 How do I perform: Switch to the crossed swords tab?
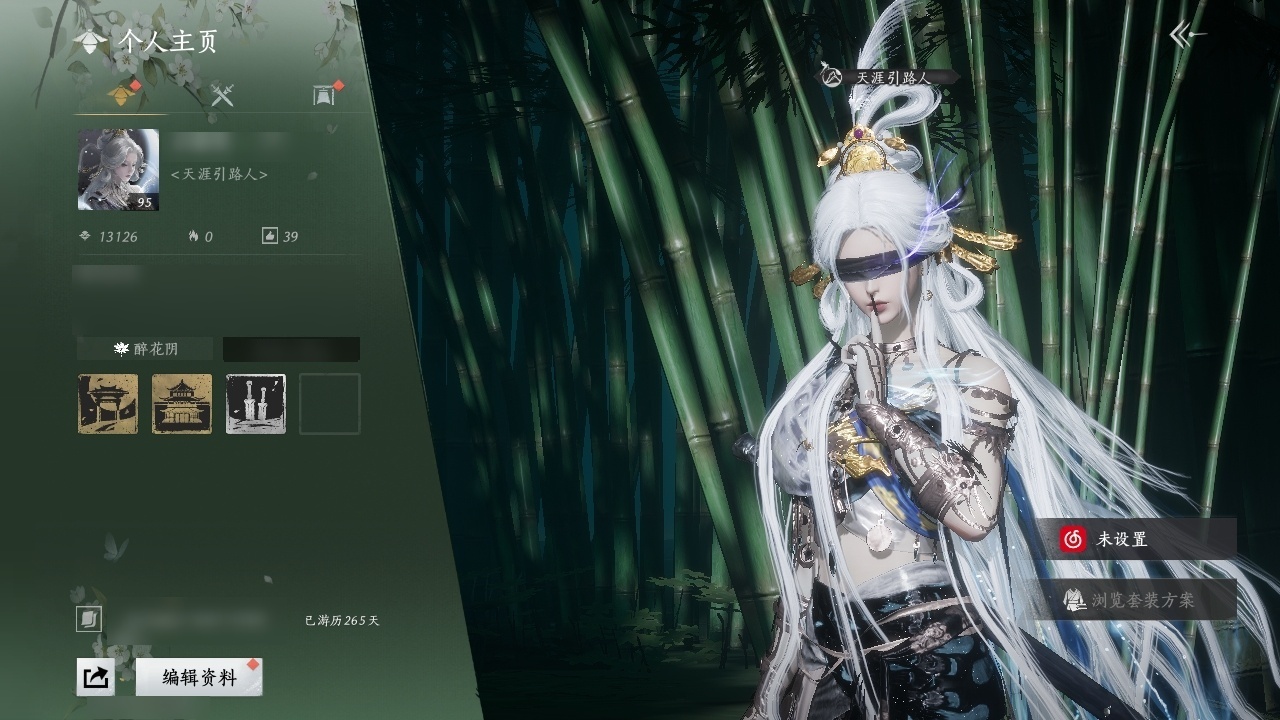coord(222,96)
